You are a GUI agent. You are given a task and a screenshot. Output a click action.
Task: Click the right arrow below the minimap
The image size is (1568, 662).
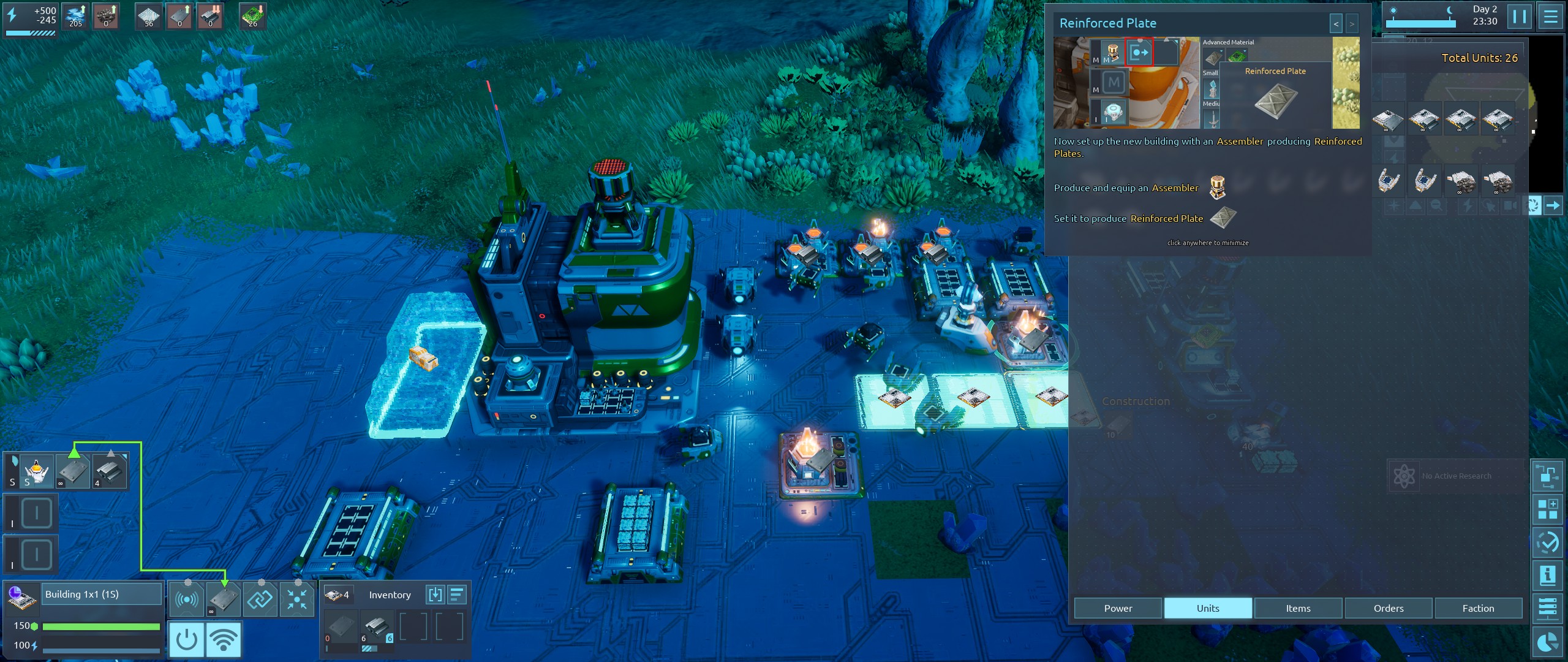pyautogui.click(x=1553, y=205)
